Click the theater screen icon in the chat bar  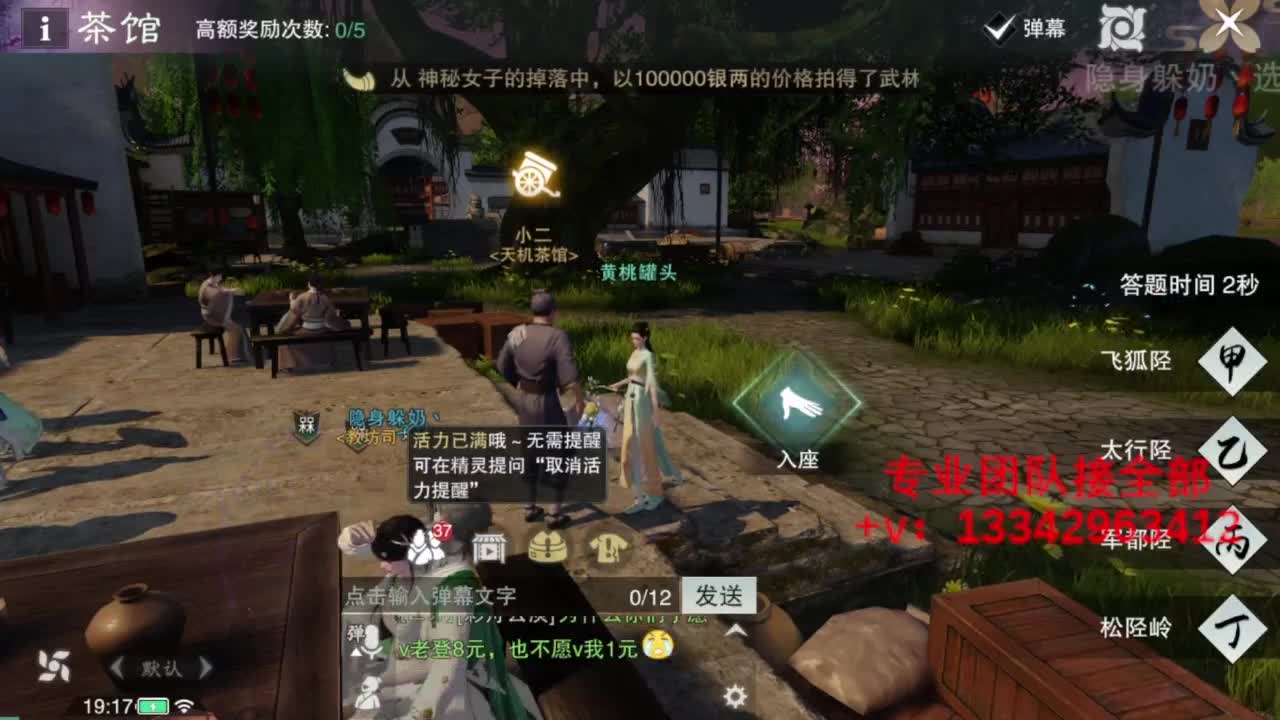[490, 548]
